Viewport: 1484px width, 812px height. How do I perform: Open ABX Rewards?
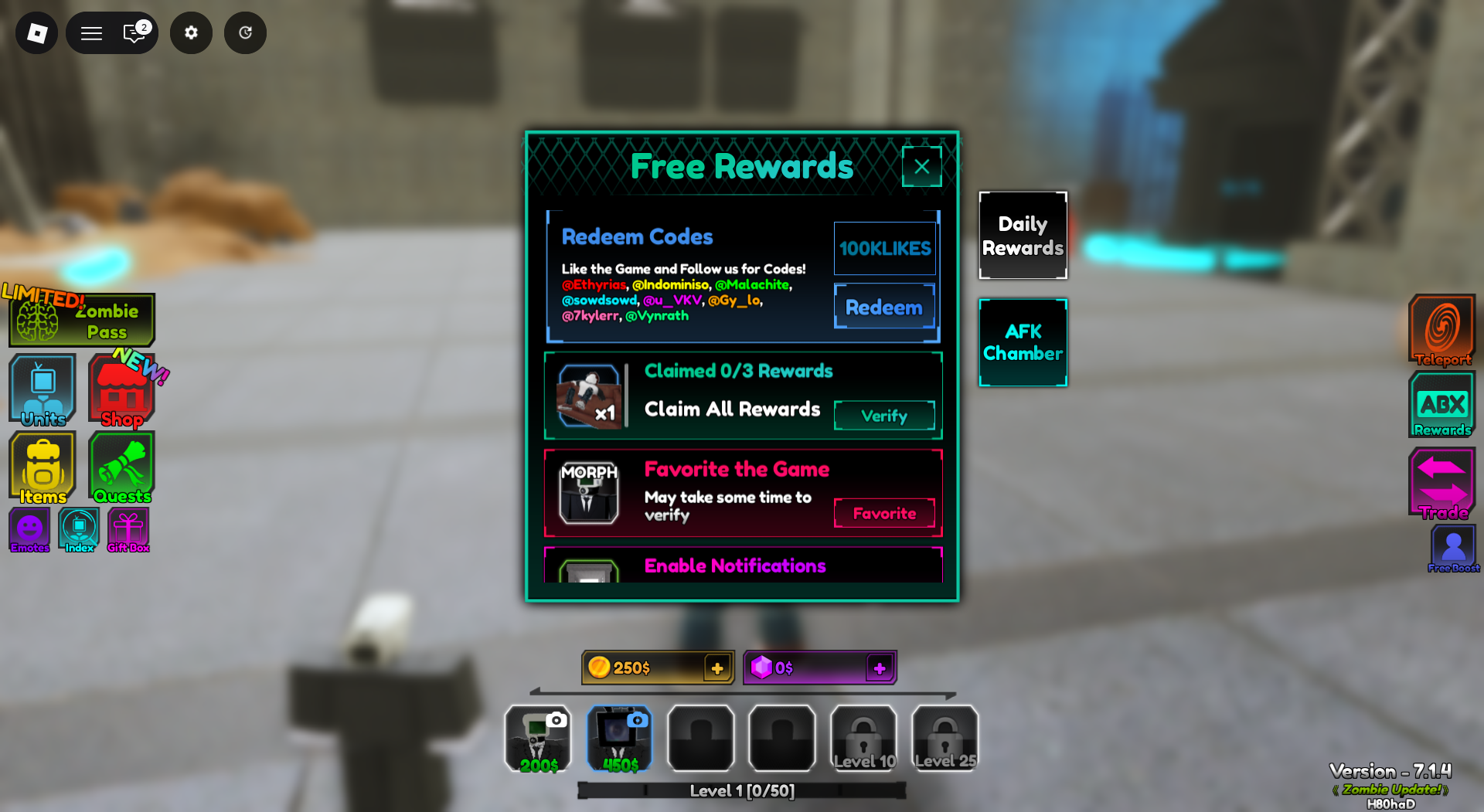1441,403
